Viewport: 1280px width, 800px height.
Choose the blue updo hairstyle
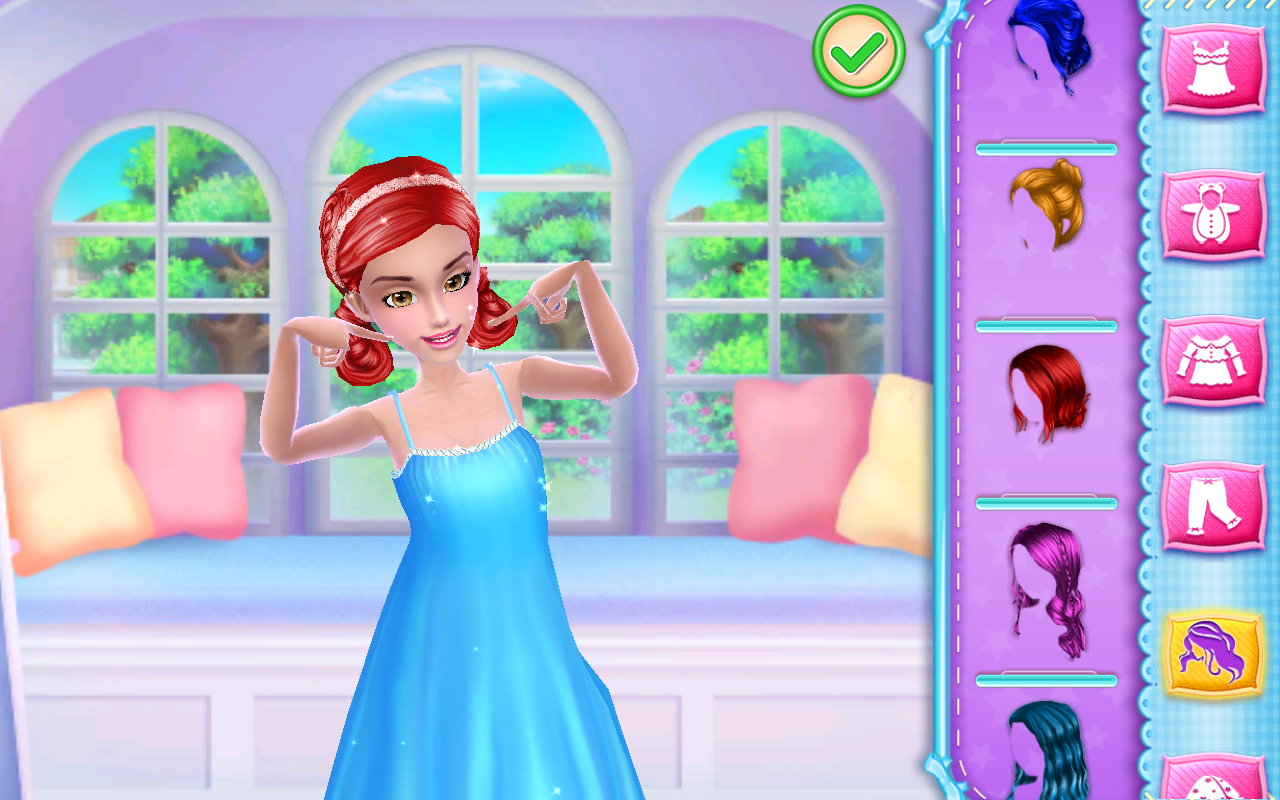[x=1046, y=45]
